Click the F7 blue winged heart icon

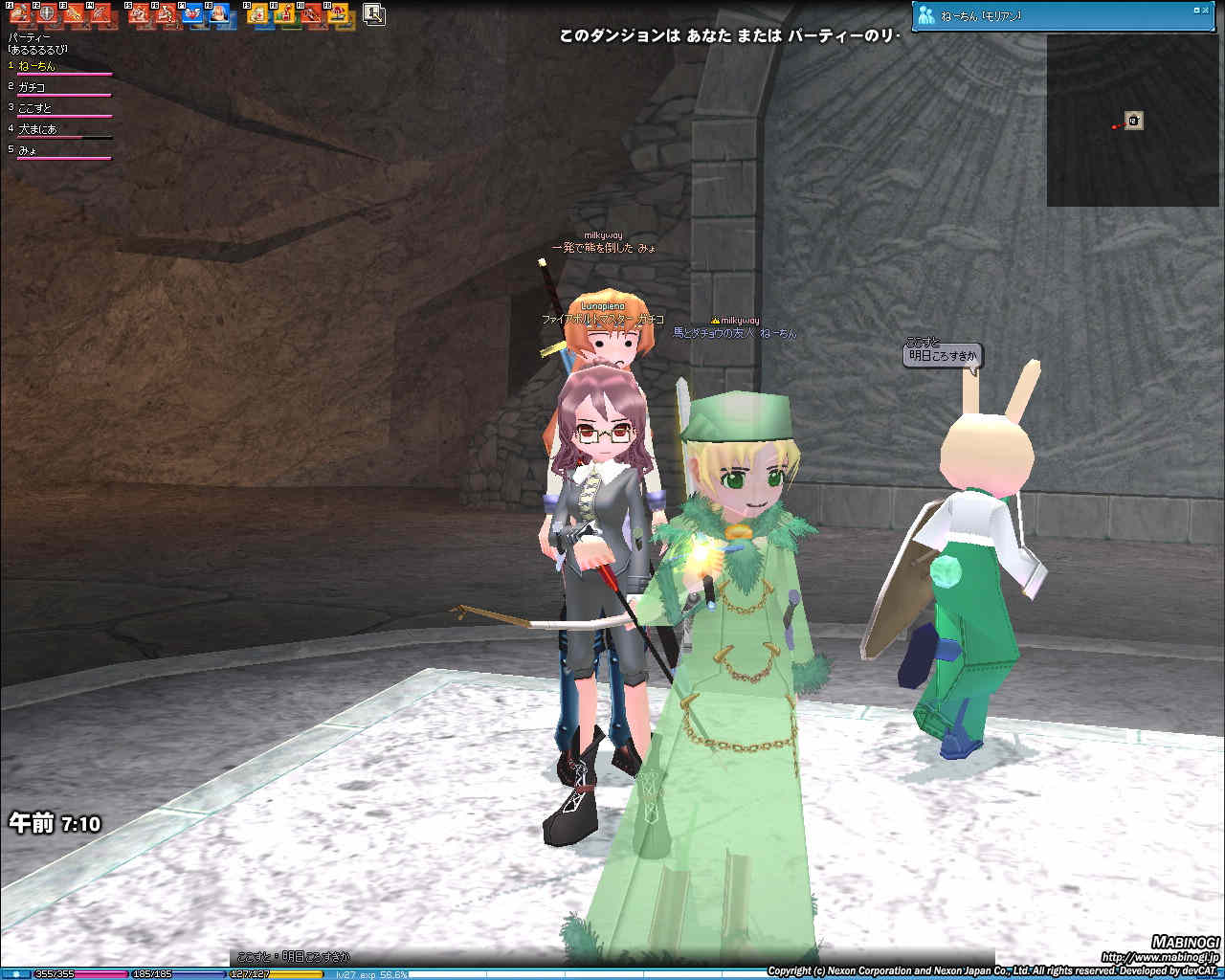point(192,13)
